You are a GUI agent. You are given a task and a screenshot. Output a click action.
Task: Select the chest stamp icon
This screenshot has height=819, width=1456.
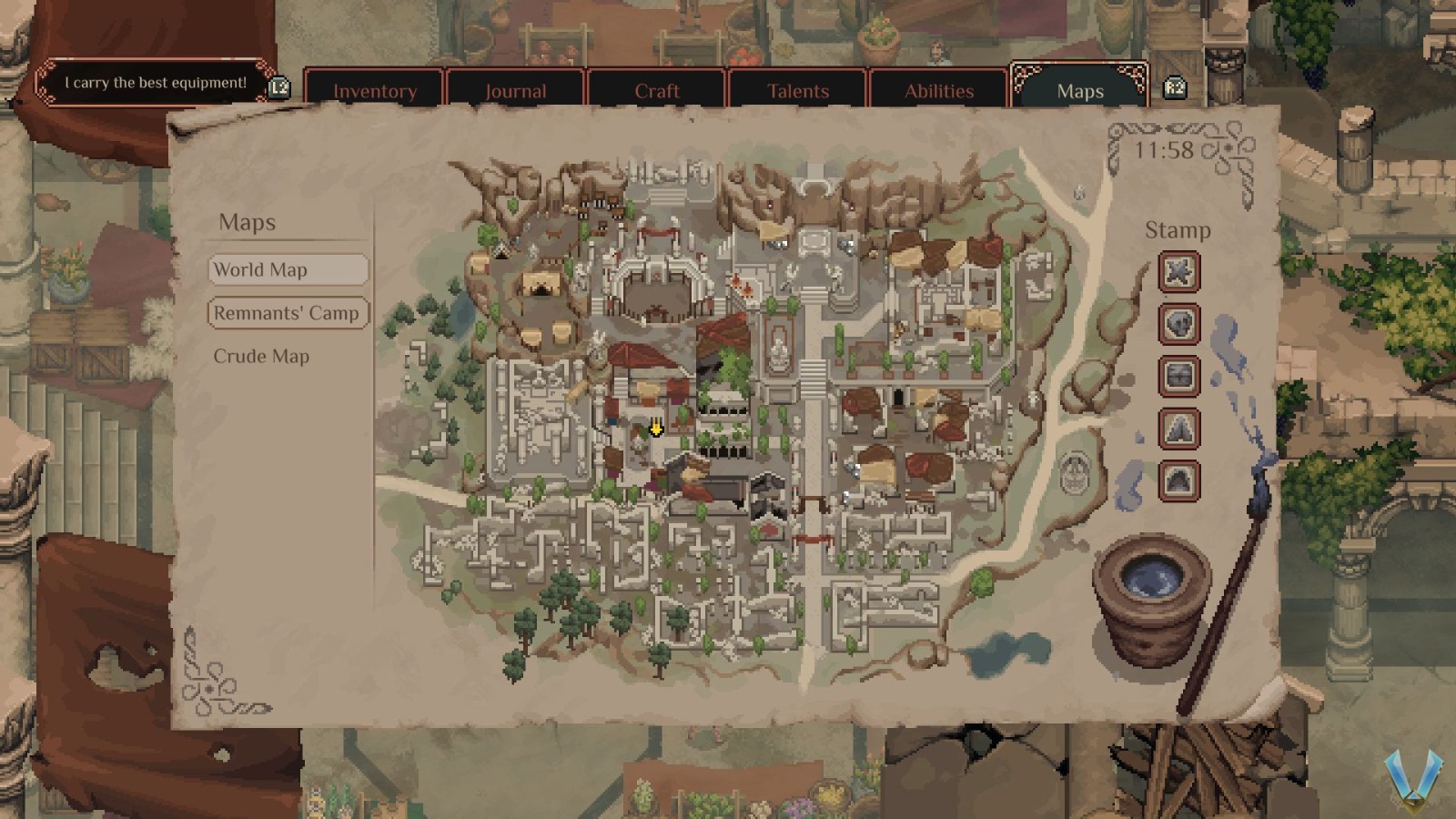pos(1178,377)
